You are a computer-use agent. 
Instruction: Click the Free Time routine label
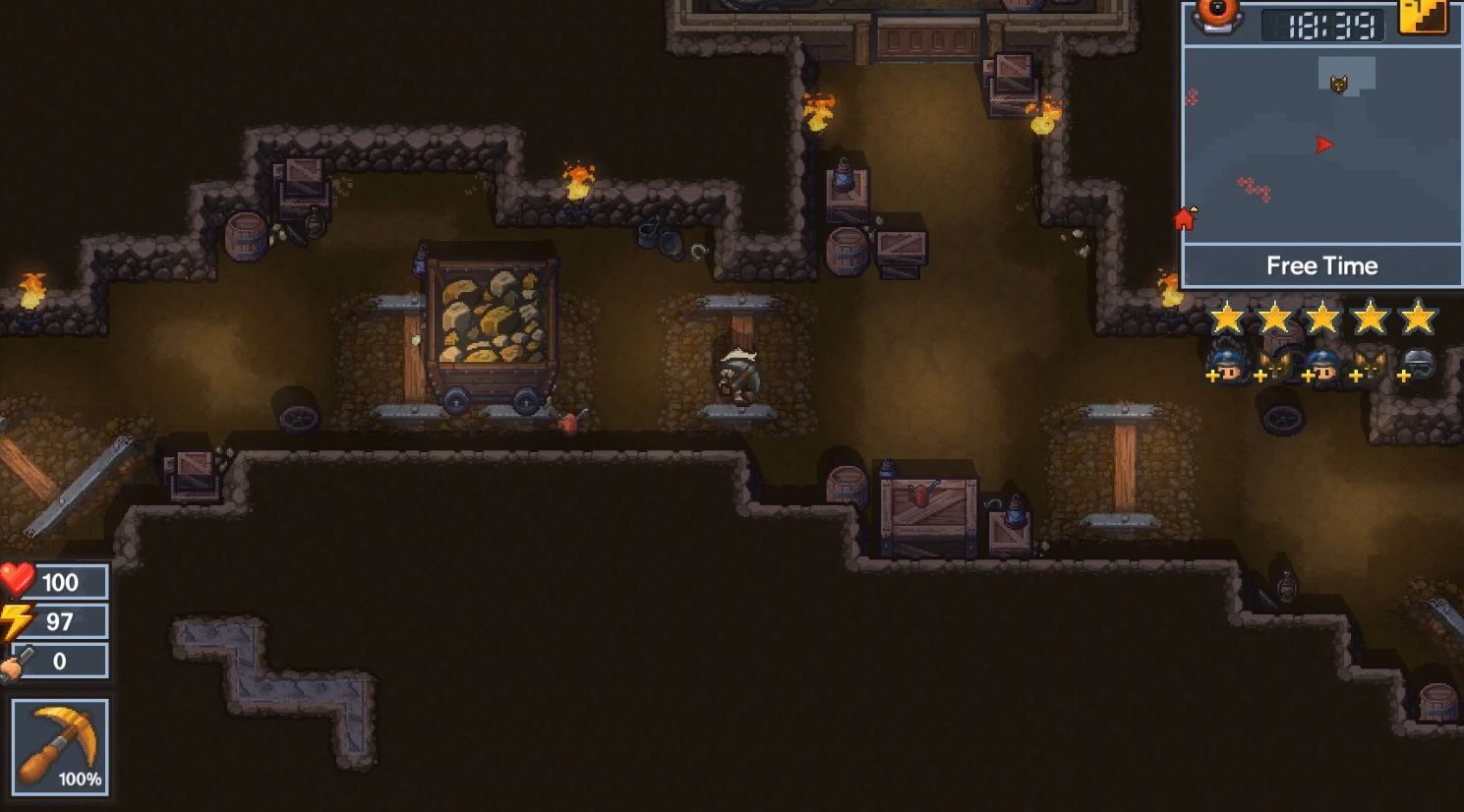click(x=1321, y=265)
